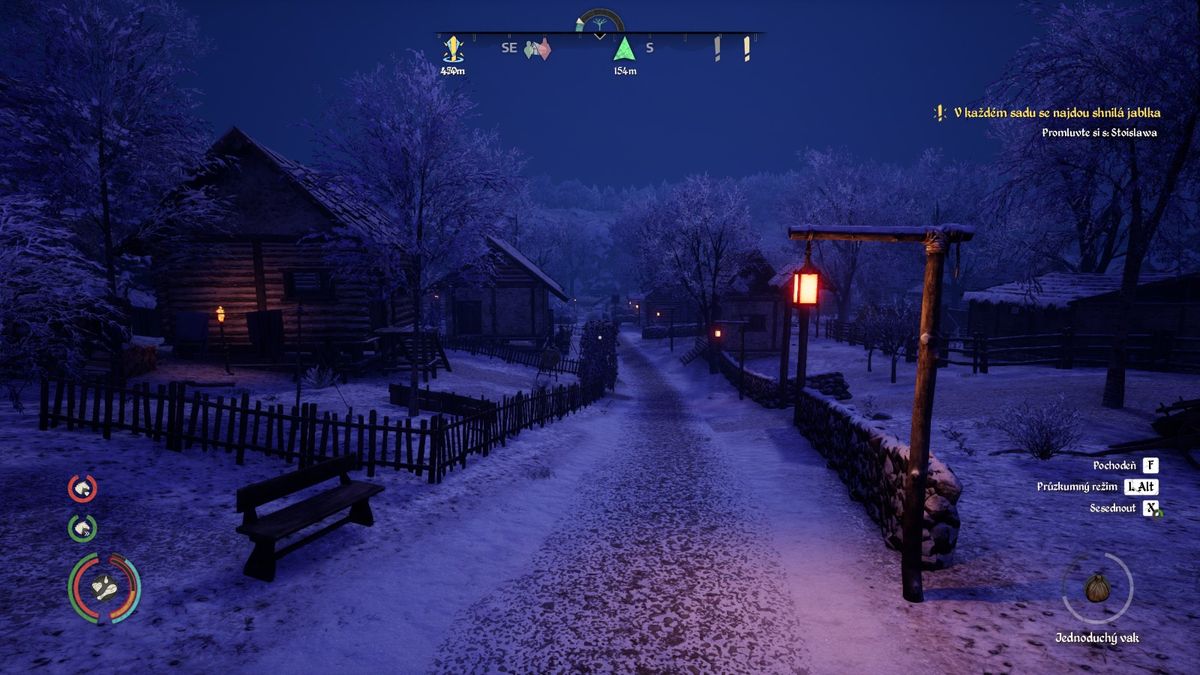Screen dimensions: 1200x675
Task: Click the villagers marker on the compass
Action: (x=538, y=48)
